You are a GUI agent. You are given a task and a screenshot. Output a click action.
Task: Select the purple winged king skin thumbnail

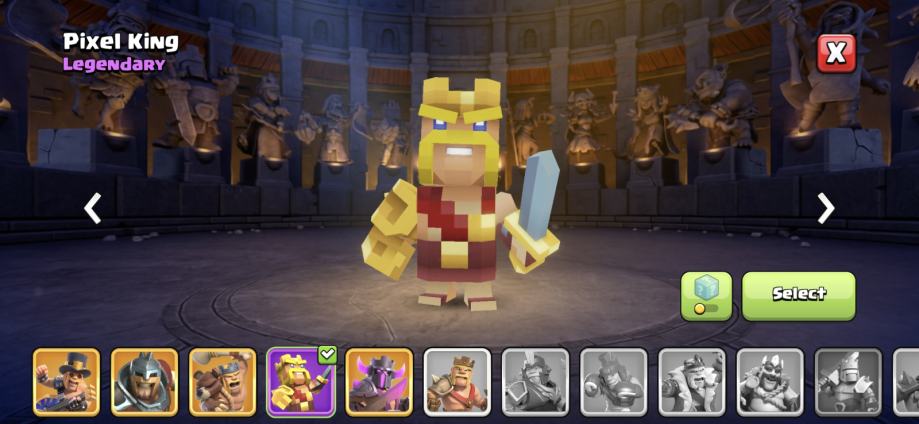pos(379,381)
